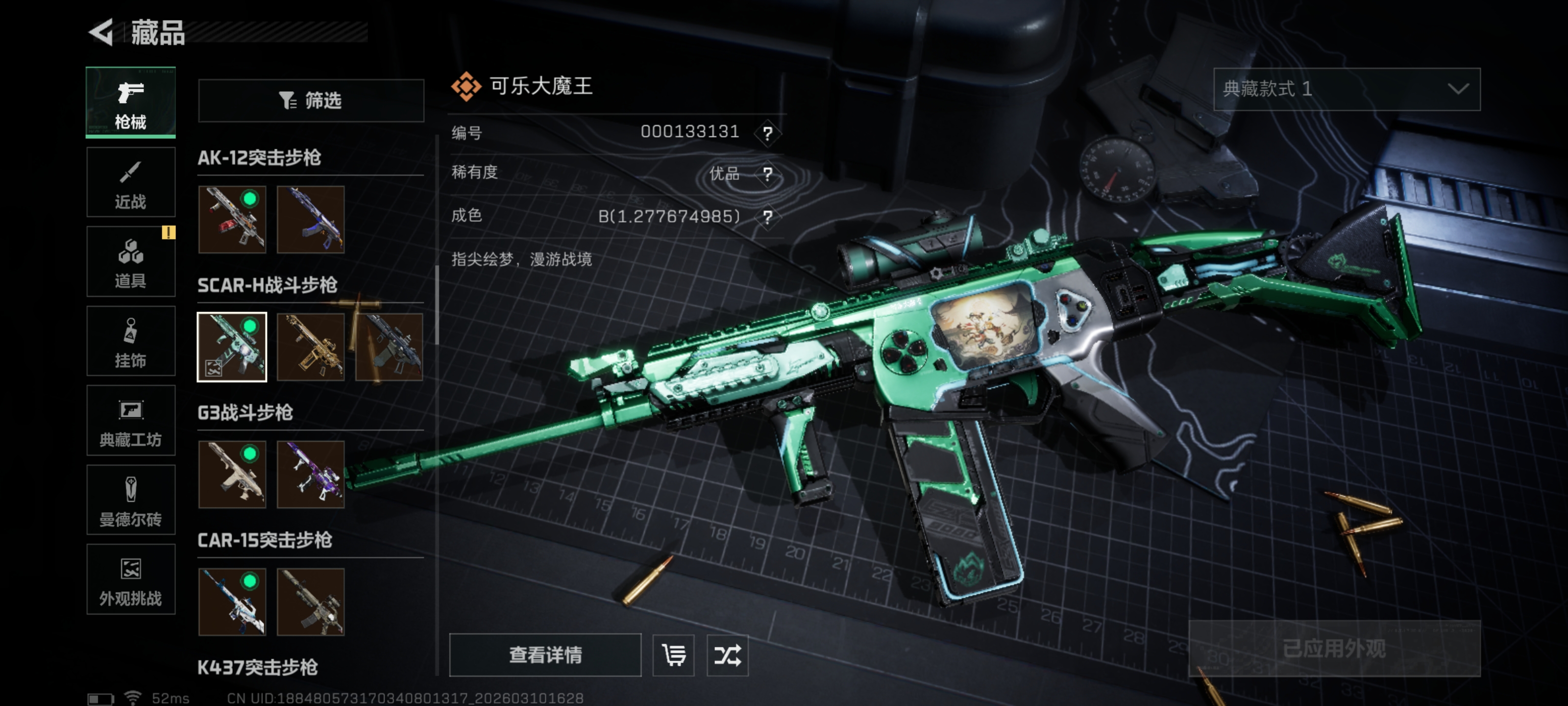Choose the 曼德尔砖 tab

pos(131,500)
